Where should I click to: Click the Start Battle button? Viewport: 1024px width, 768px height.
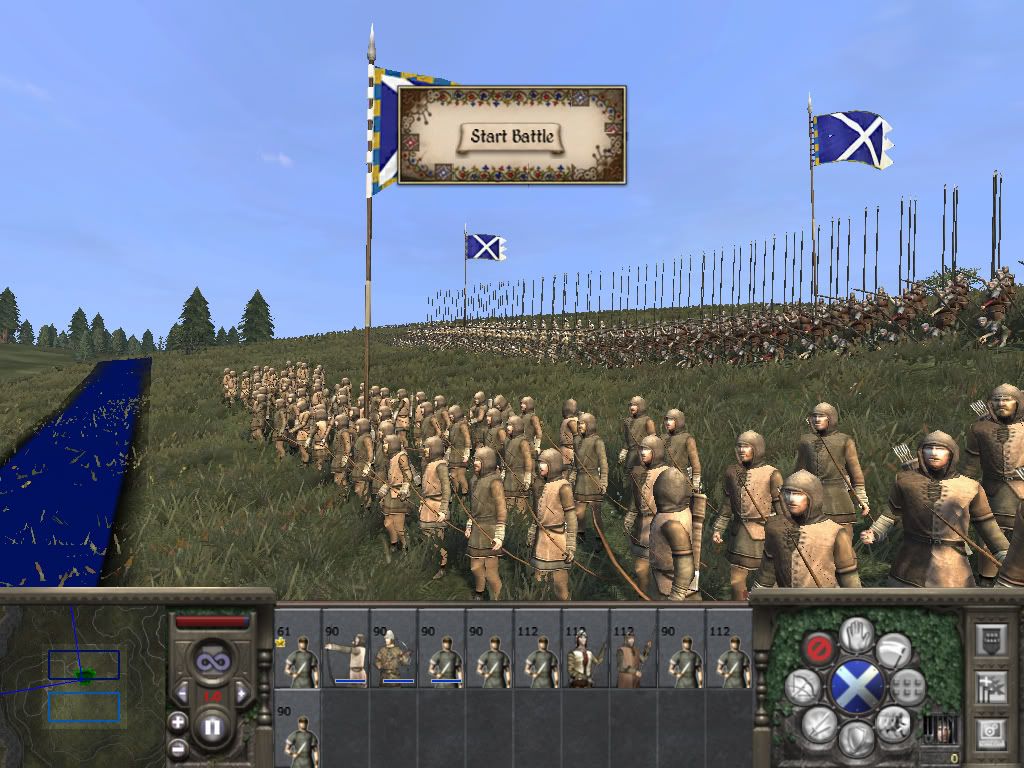(x=512, y=137)
